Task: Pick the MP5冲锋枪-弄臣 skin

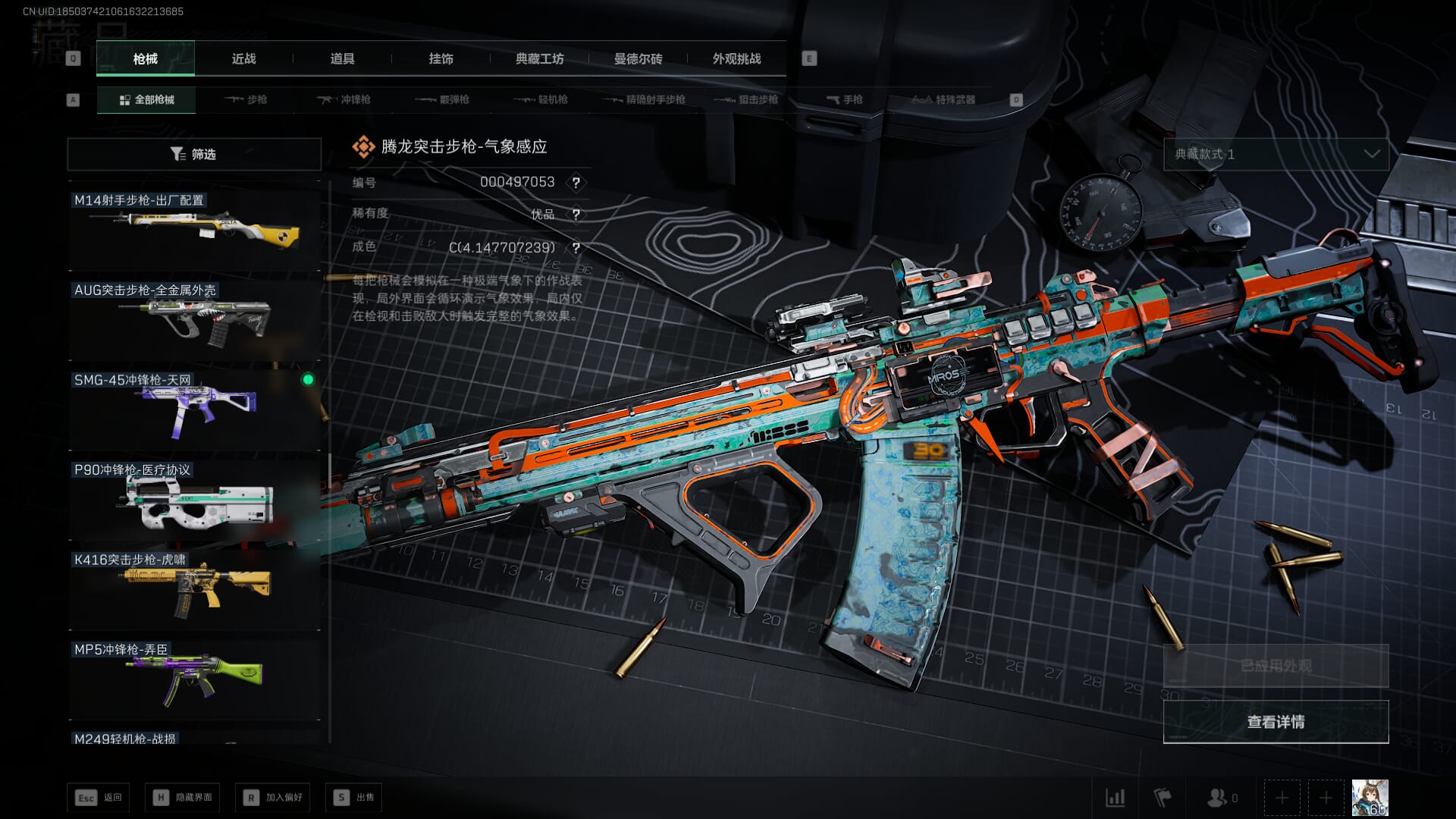Action: tap(194, 676)
